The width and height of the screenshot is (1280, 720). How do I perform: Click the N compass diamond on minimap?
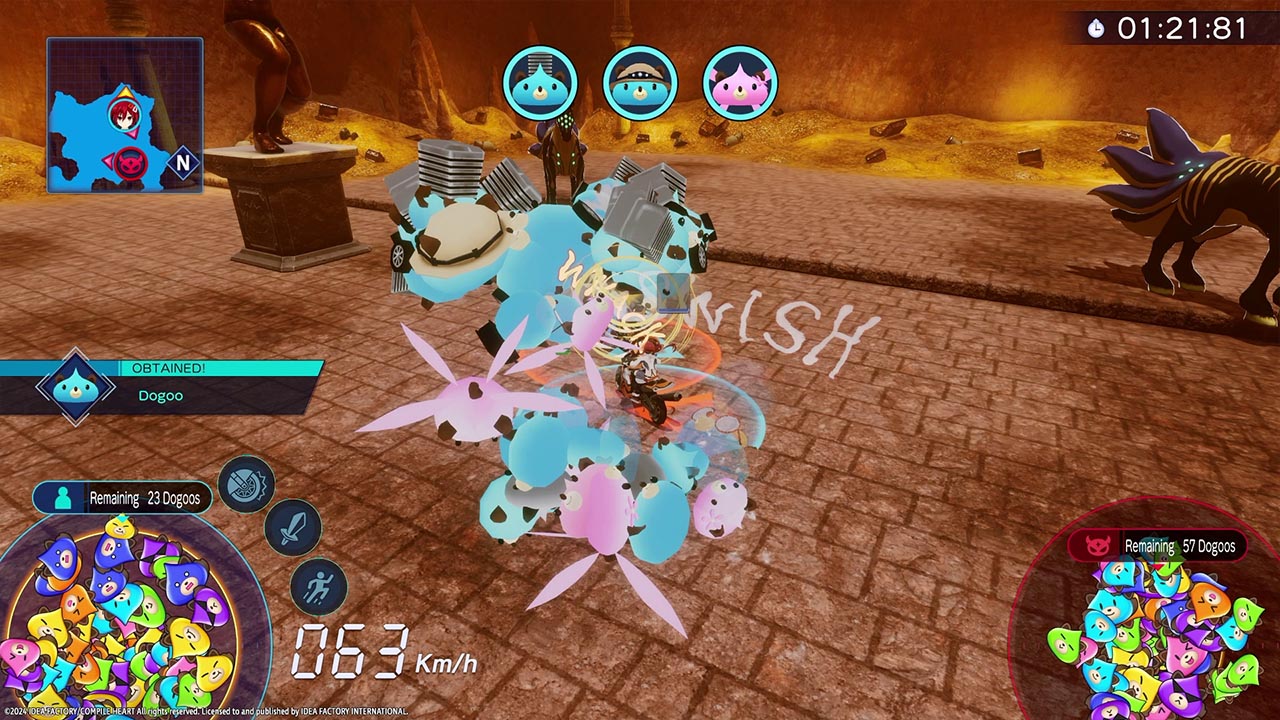[183, 162]
